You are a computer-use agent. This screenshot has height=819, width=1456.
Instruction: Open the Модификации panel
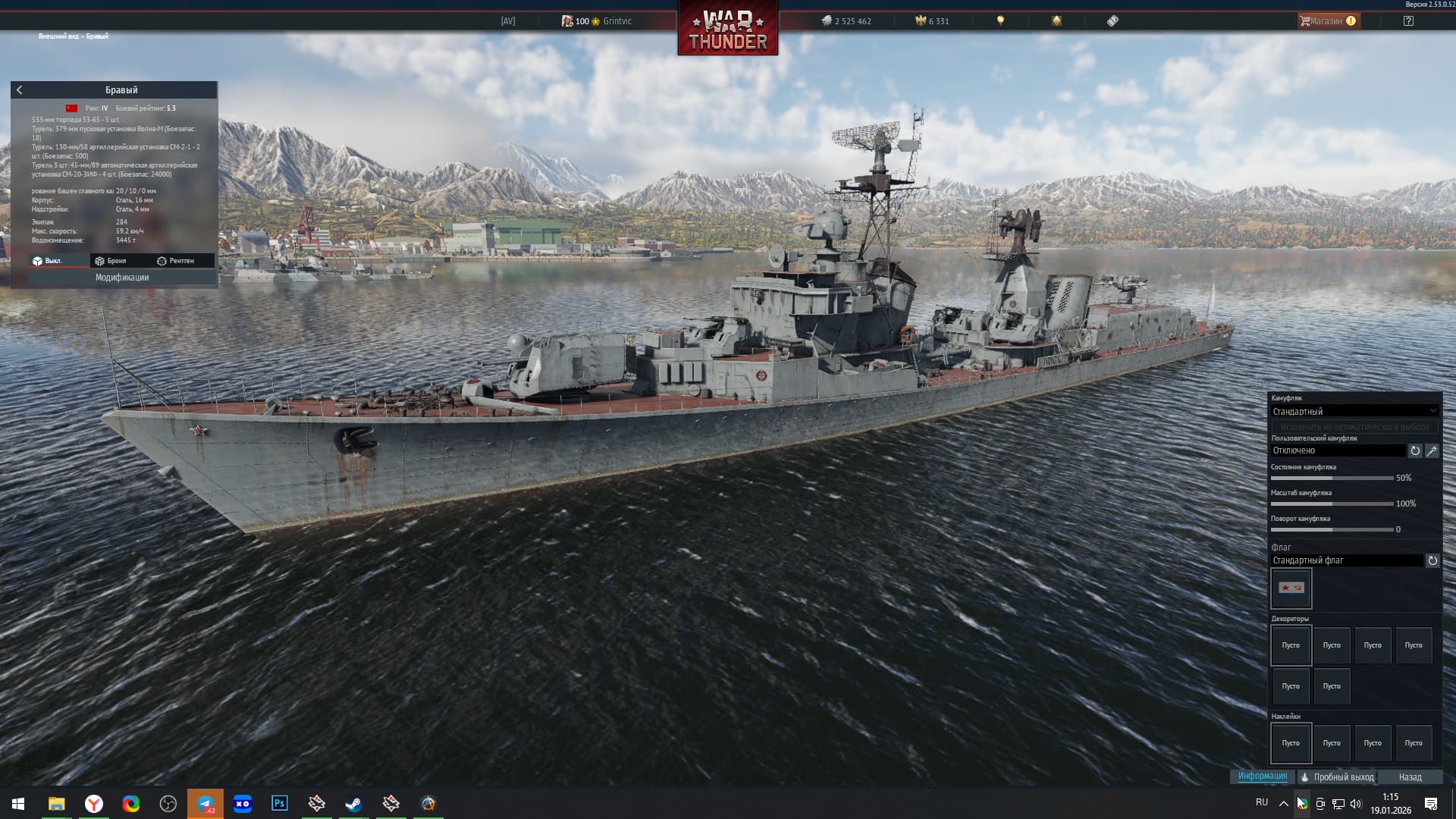point(122,278)
